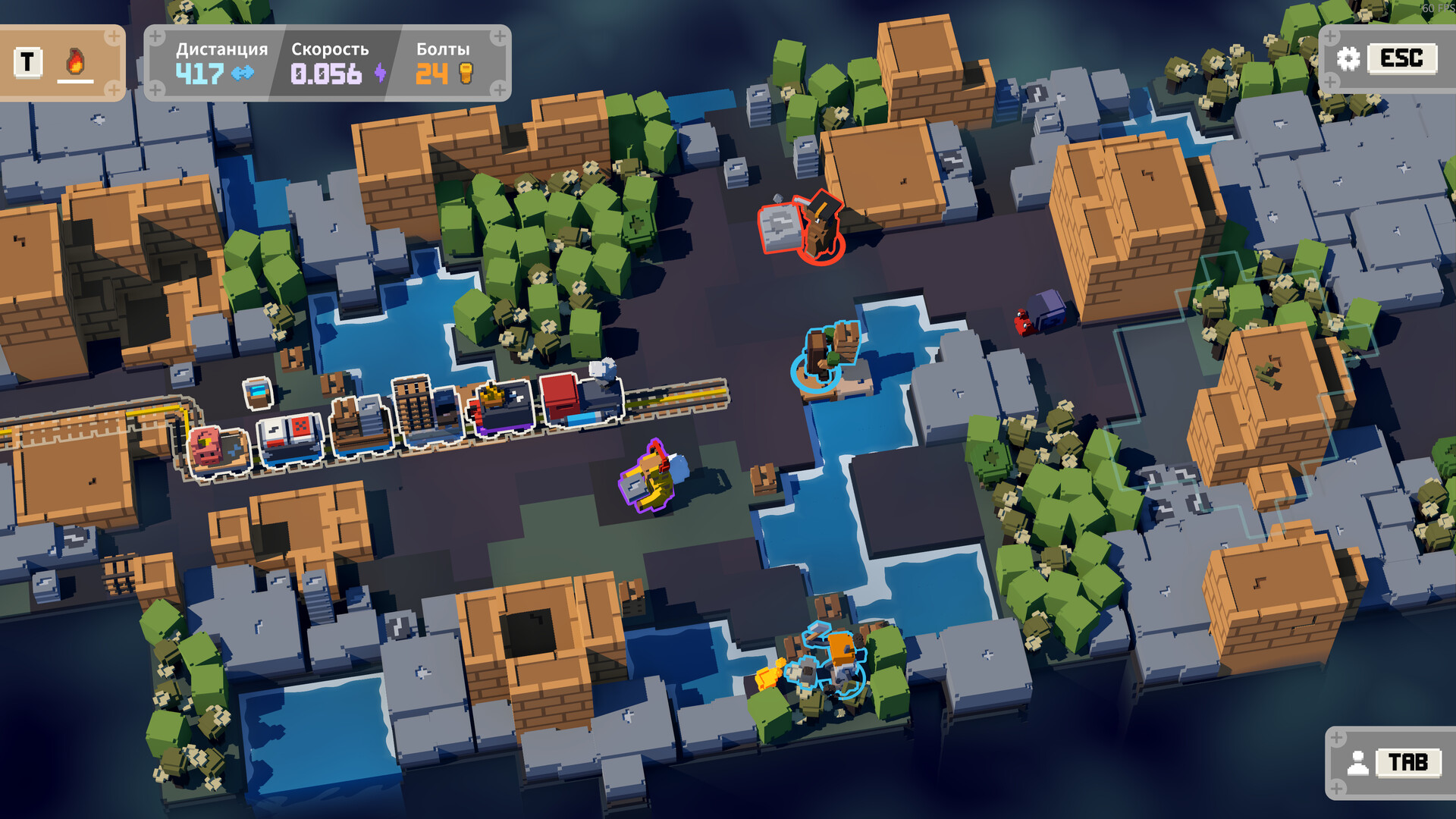This screenshot has height=819, width=1456.
Task: Expand the plus corner of the ESC settings panel
Action: (1330, 37)
